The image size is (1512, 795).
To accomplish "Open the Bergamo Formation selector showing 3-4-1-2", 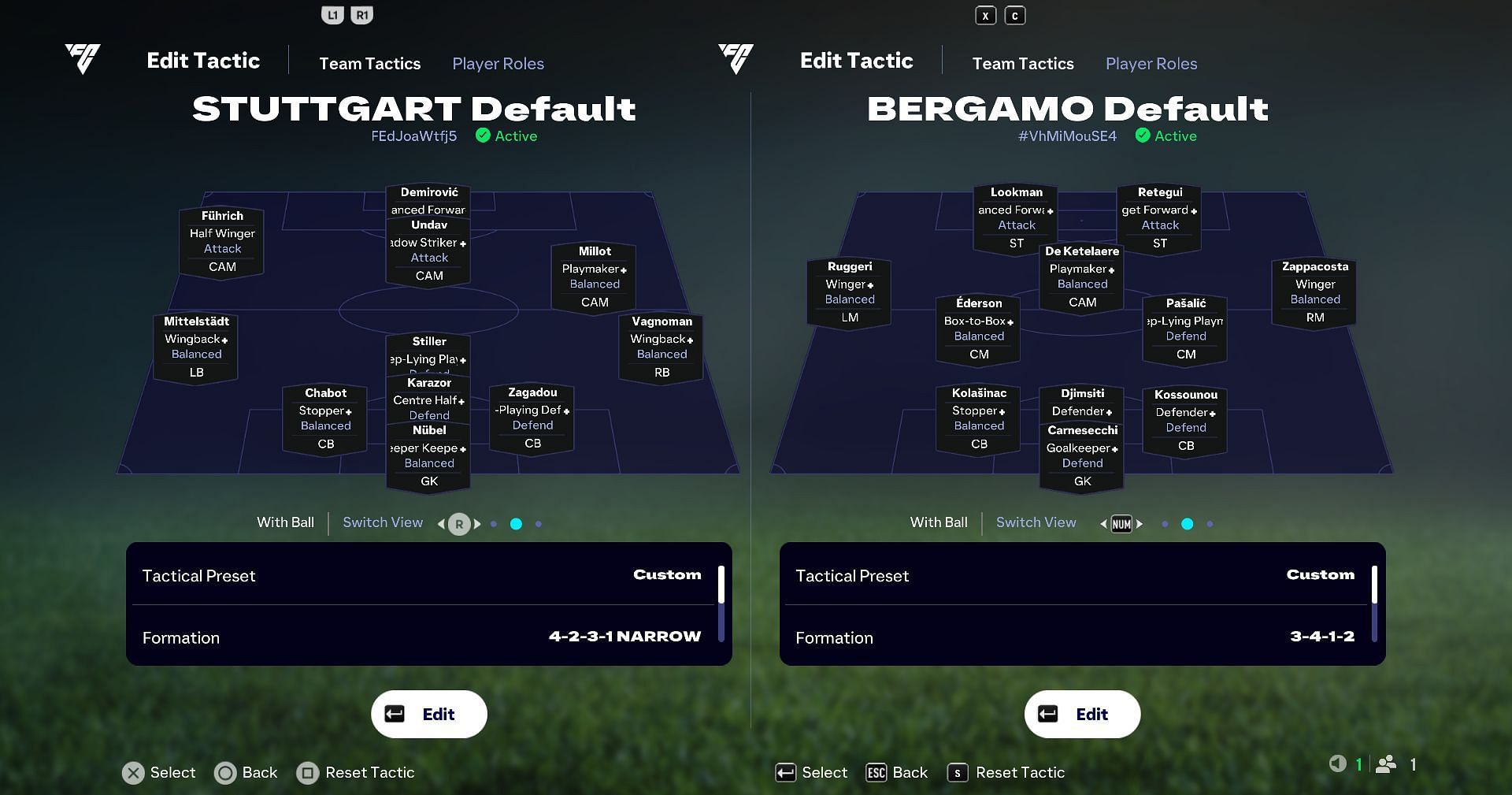I will click(1081, 637).
